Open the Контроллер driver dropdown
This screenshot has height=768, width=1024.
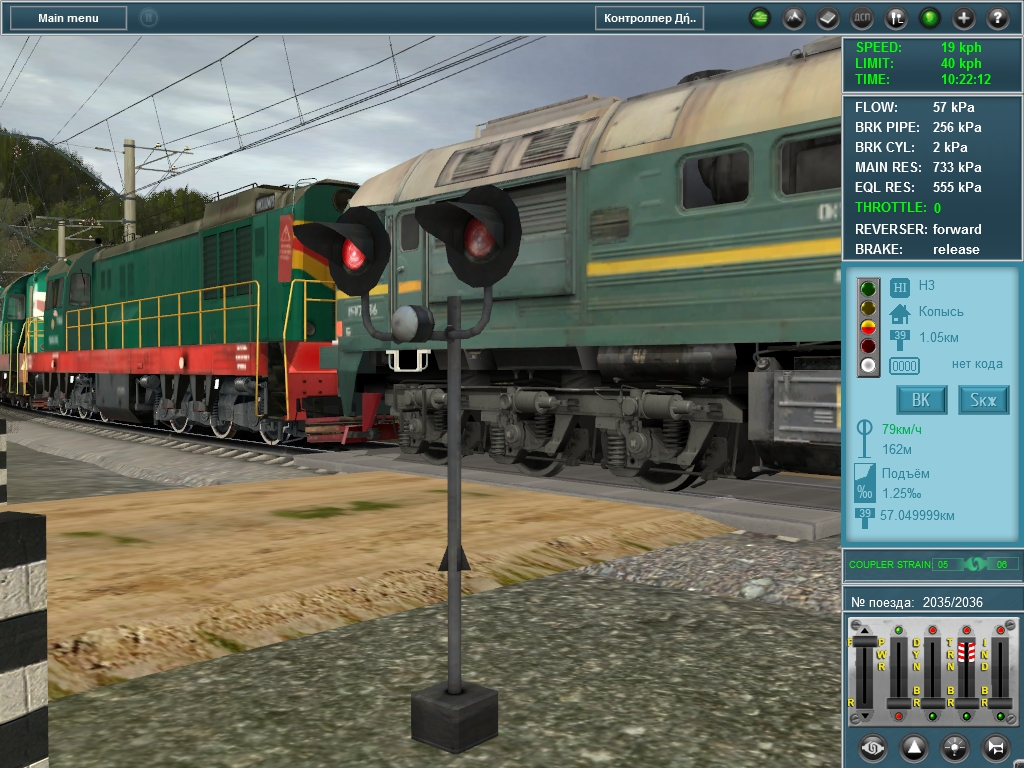pyautogui.click(x=649, y=18)
